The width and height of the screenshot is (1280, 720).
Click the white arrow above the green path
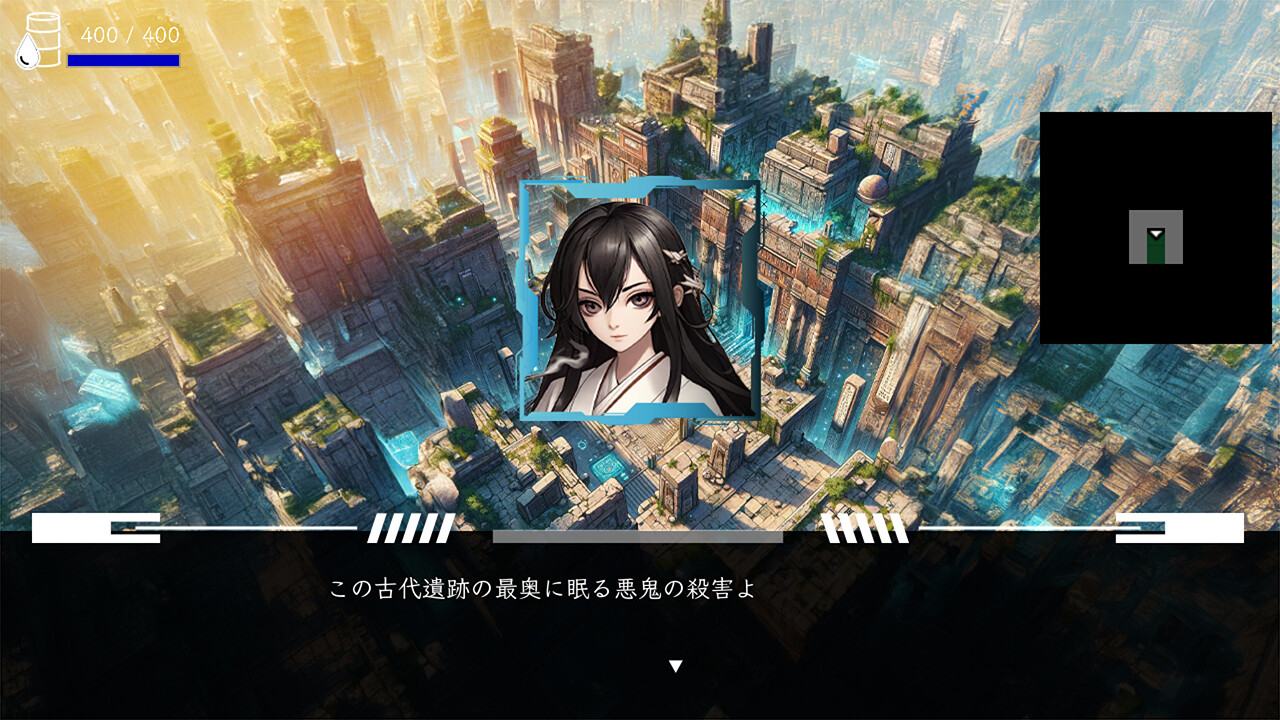tap(1157, 232)
